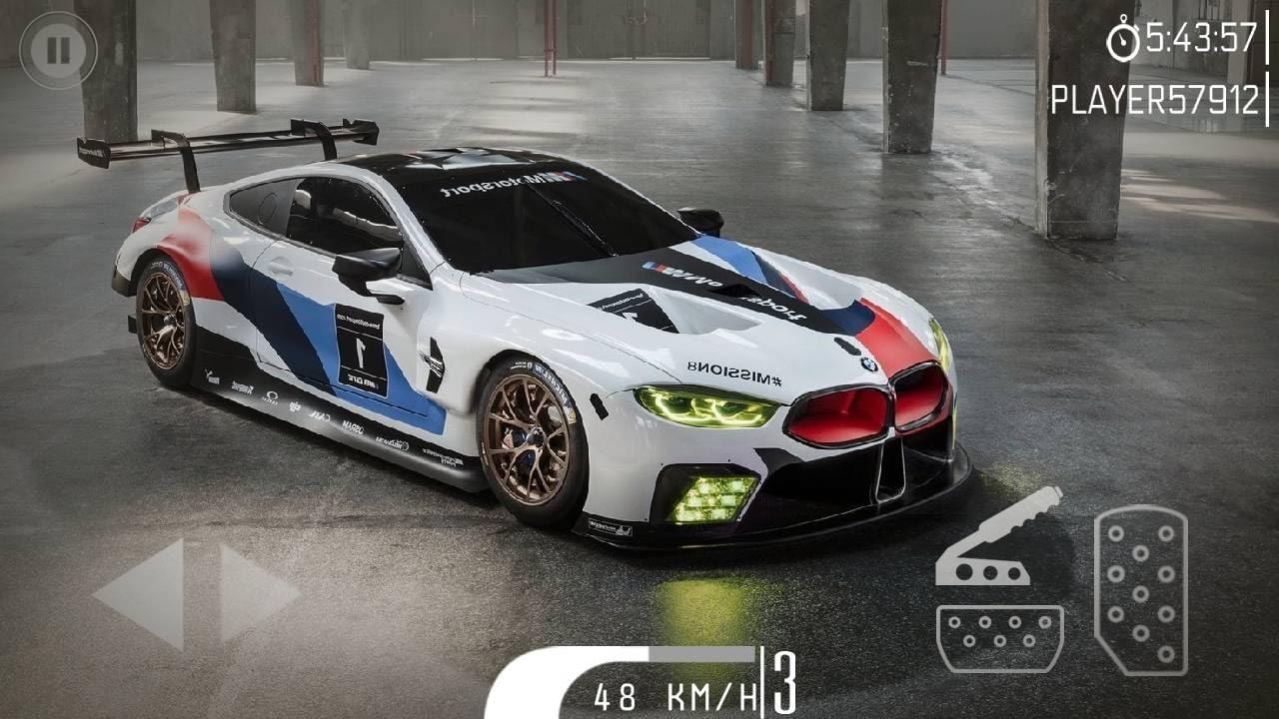Hit the tall accelerator pedal
Screen dimensions: 1279x719
pyautogui.click(x=1140, y=589)
